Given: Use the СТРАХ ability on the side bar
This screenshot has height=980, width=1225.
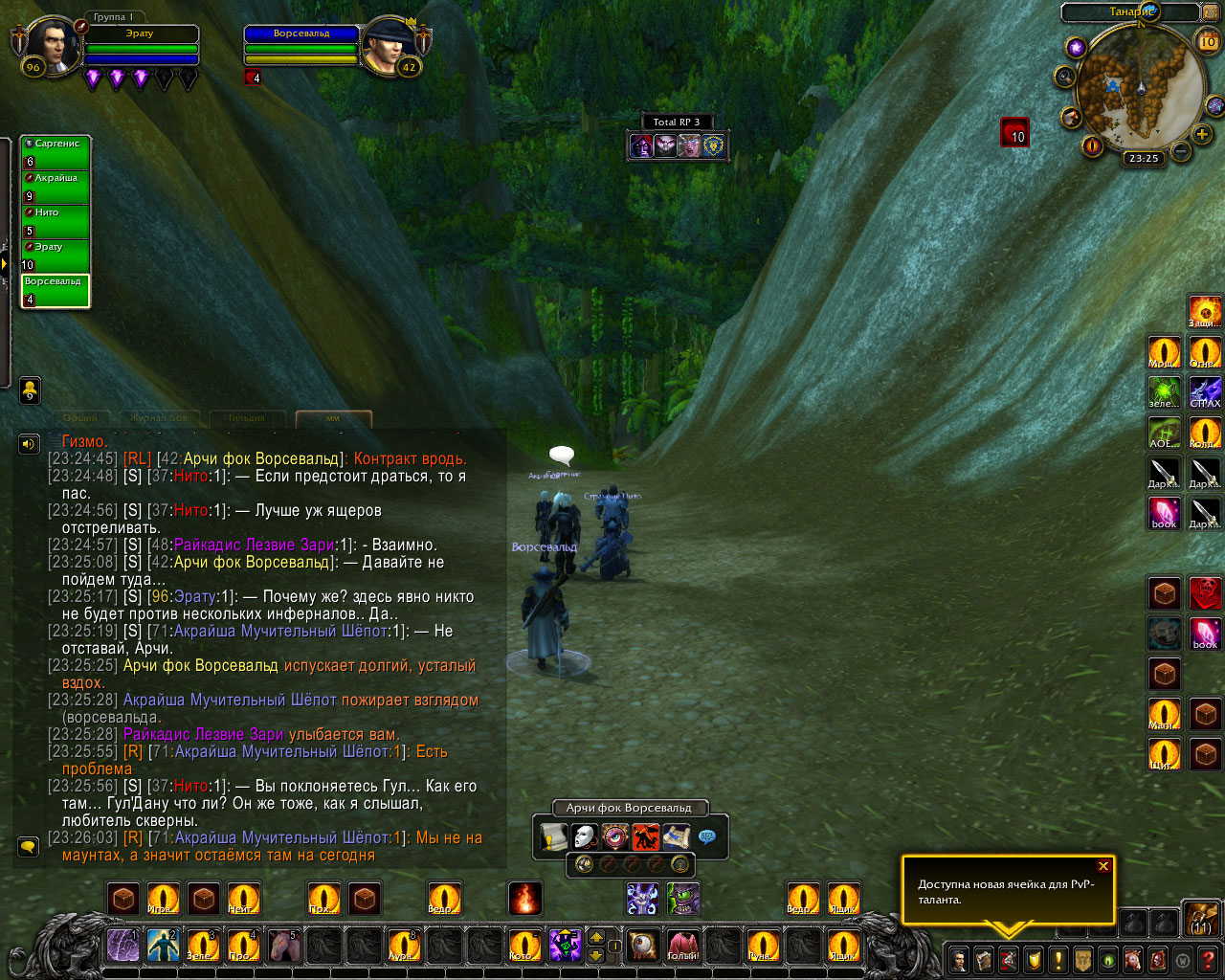Looking at the screenshot, I should click(1205, 392).
